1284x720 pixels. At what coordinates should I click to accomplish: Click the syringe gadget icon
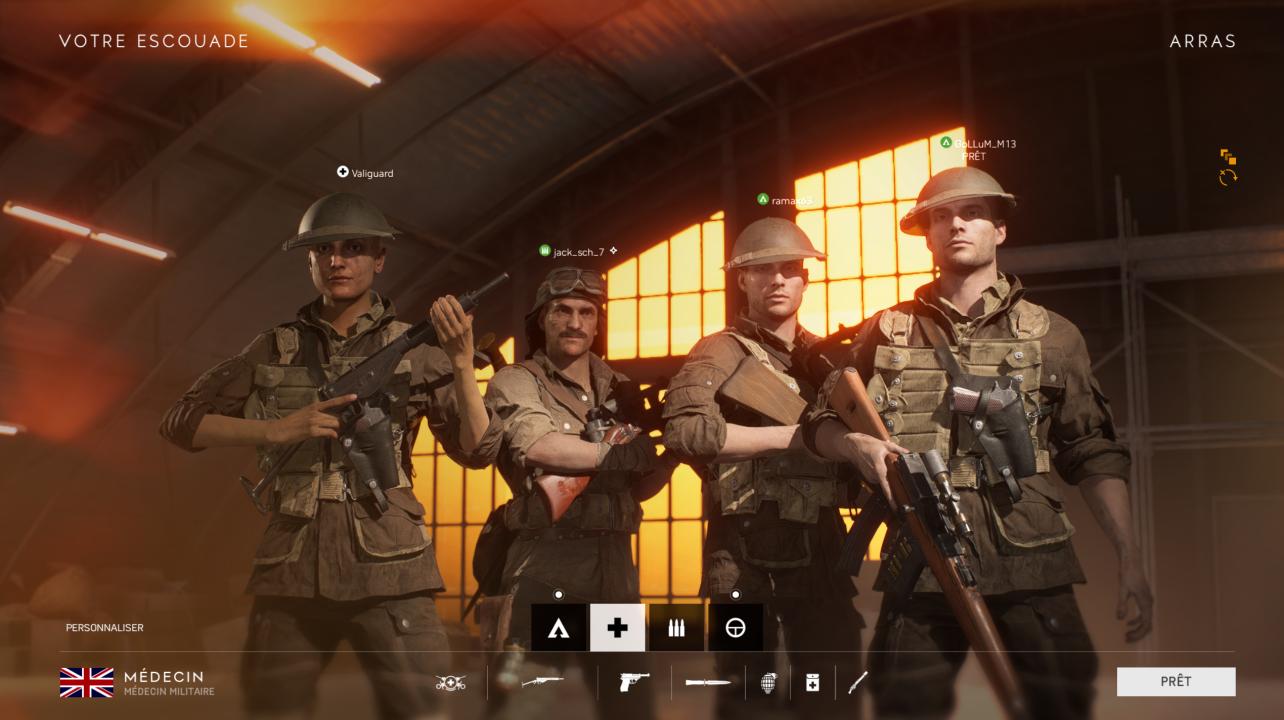click(x=452, y=683)
